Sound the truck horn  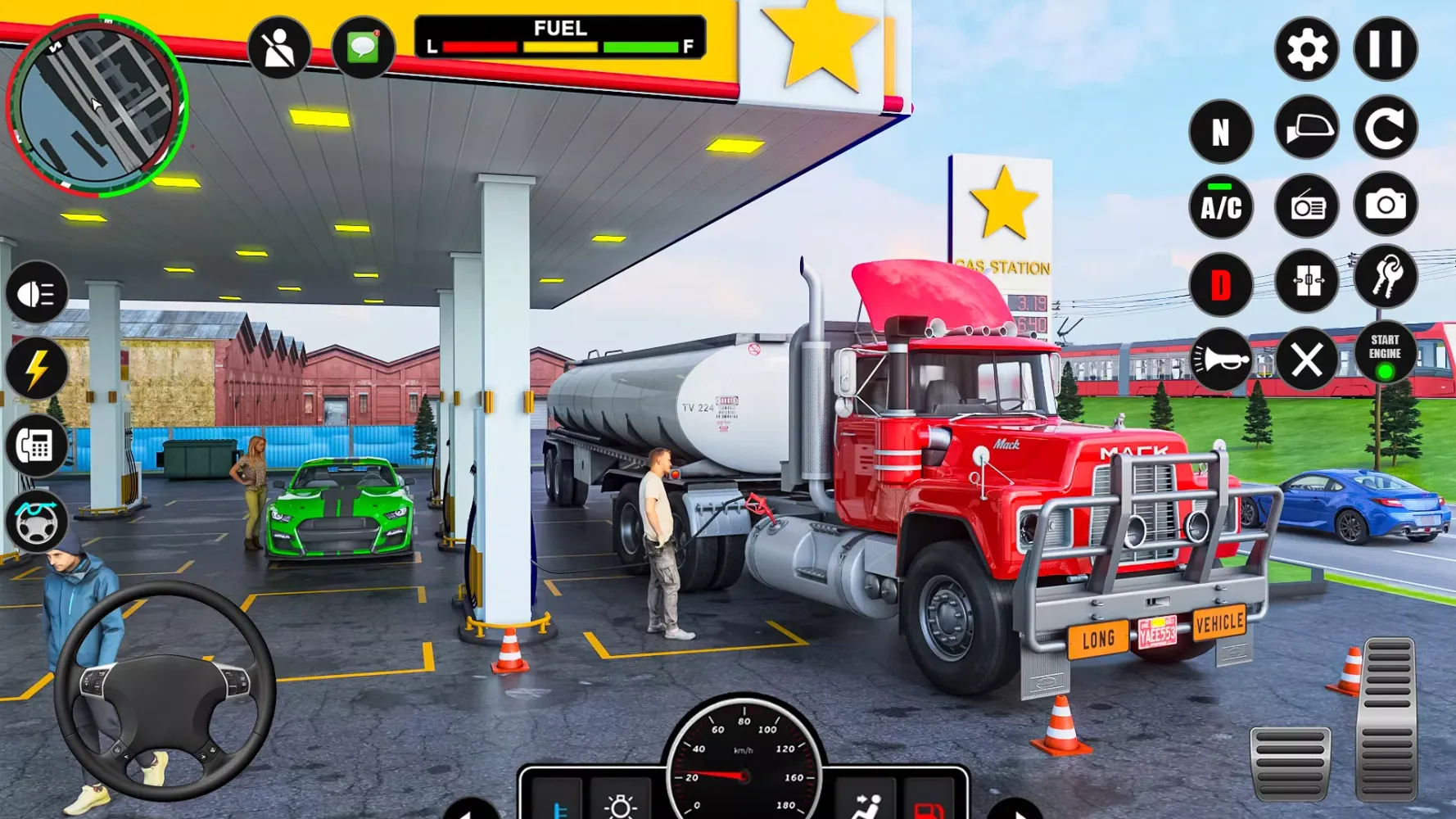(1221, 360)
